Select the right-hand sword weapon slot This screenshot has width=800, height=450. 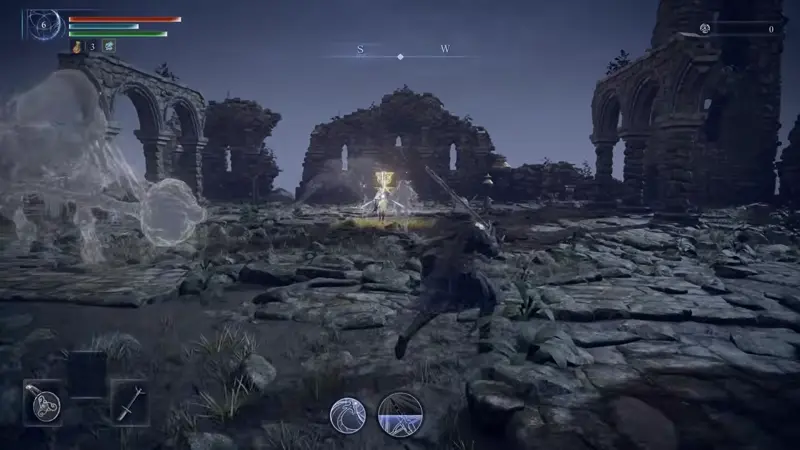click(x=129, y=403)
